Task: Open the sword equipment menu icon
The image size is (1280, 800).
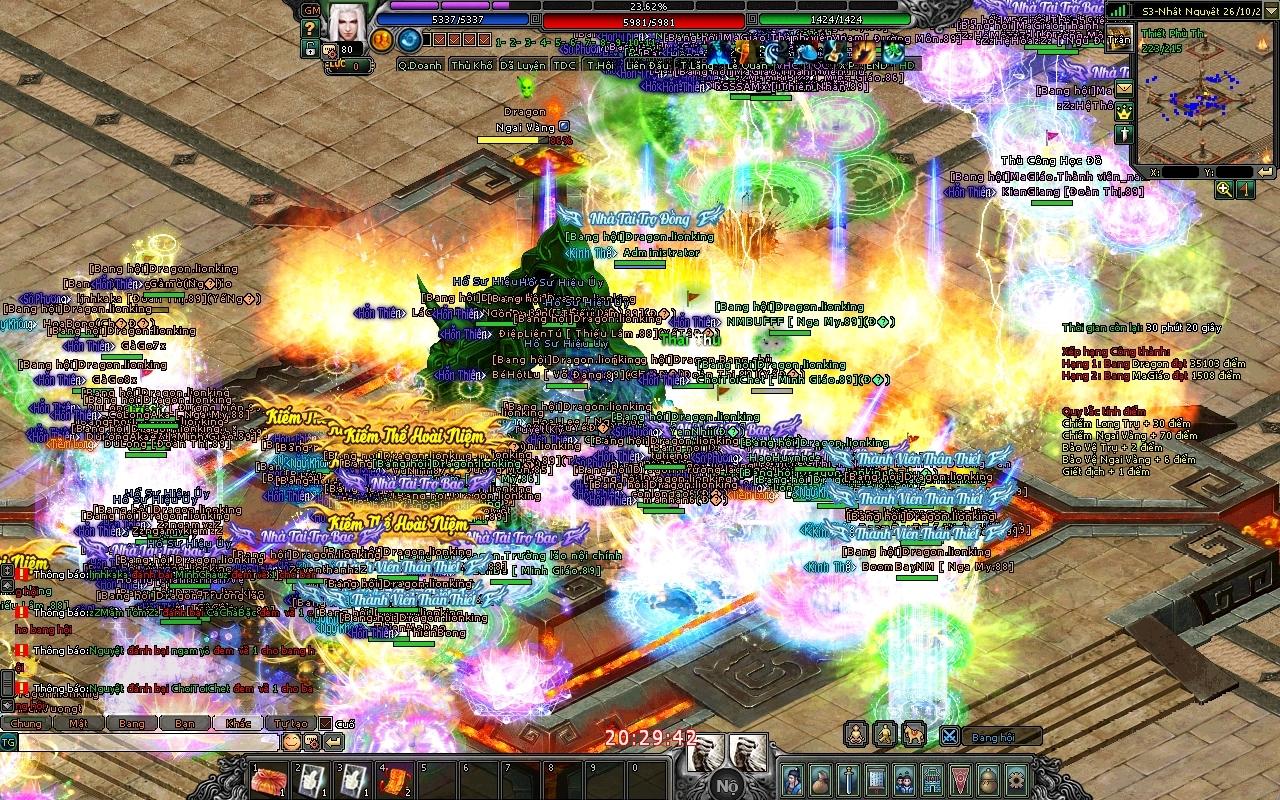Action: pyautogui.click(x=848, y=779)
